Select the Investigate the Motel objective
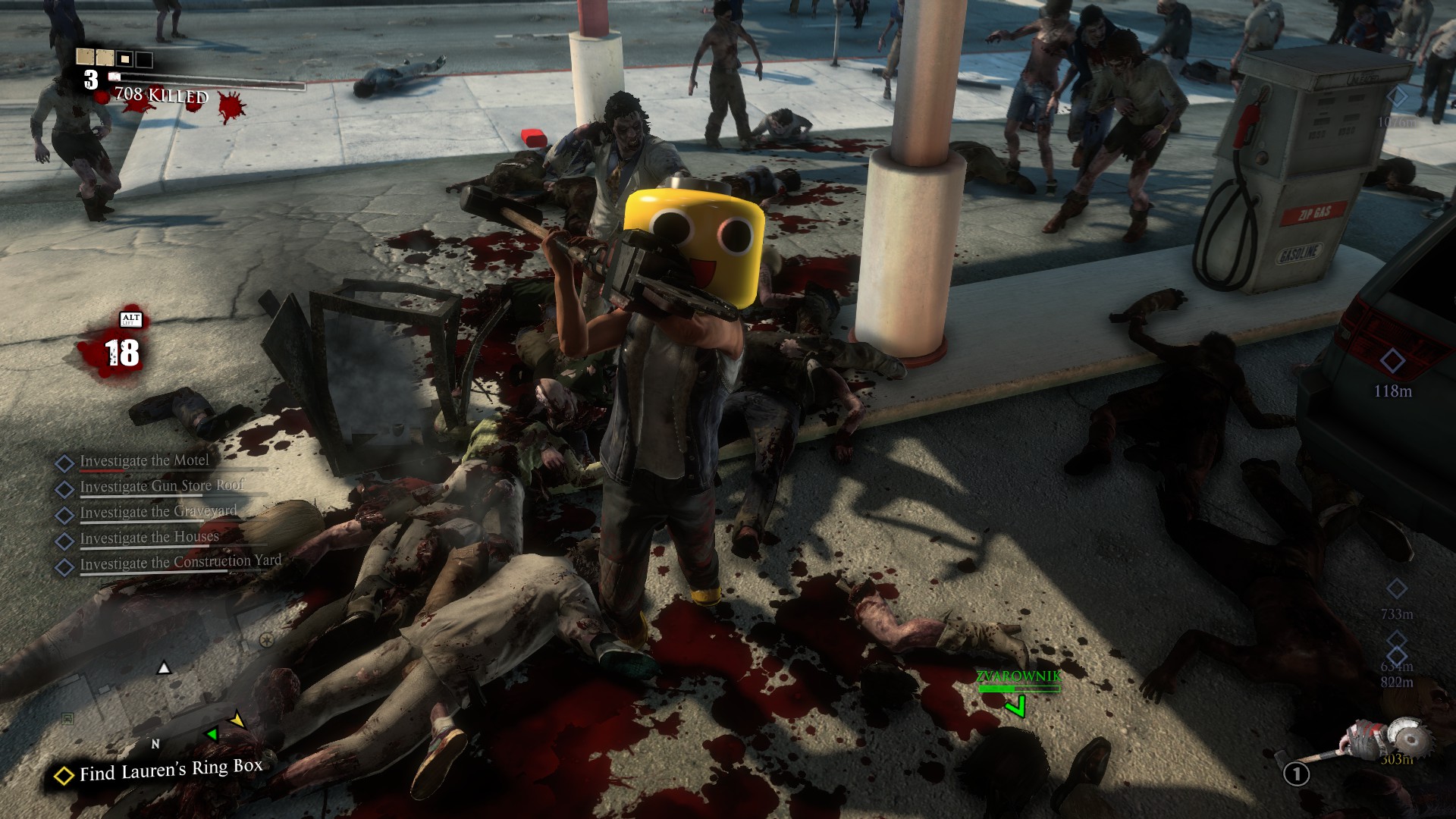Viewport: 1456px width, 819px height. (x=144, y=461)
